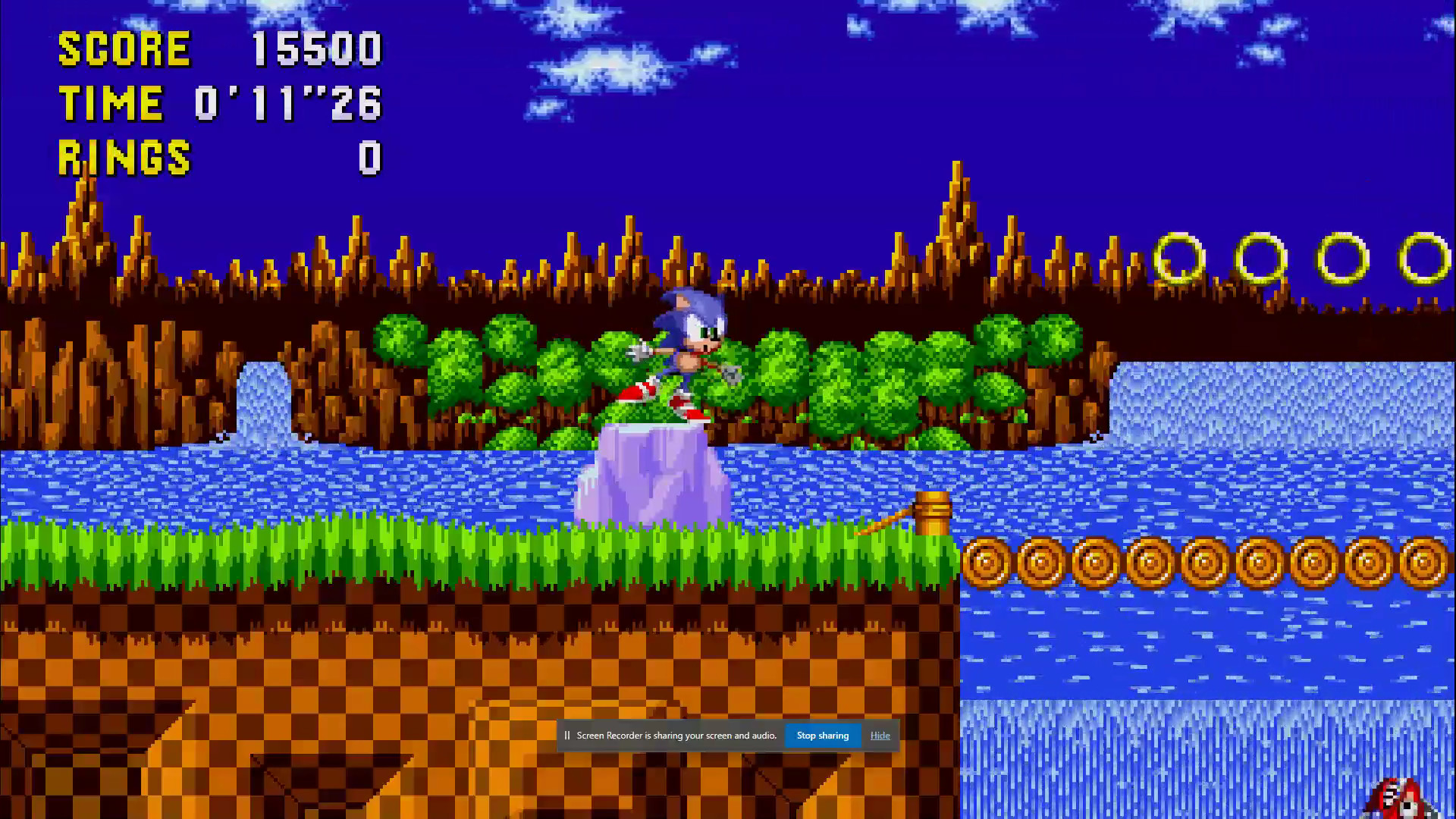Click the pause icon on the recorder bar
1456x819 pixels.
pyautogui.click(x=566, y=735)
